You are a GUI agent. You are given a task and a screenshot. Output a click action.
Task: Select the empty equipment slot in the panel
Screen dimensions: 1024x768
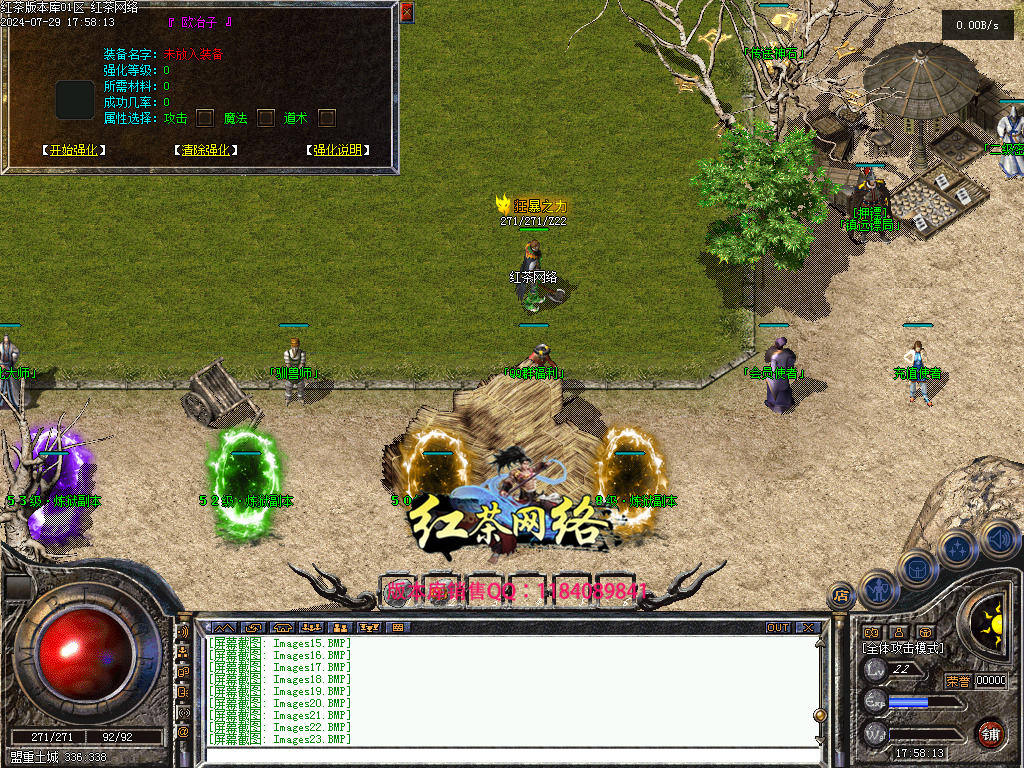click(75, 100)
